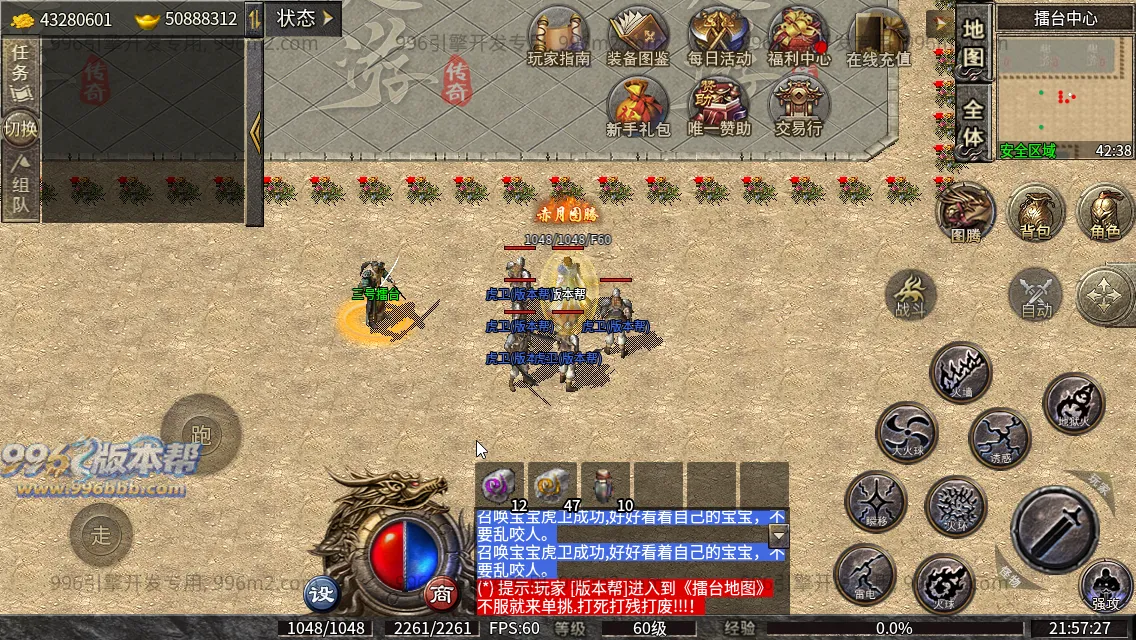The height and width of the screenshot is (640, 1136).
Task: Open the 背包 backpack
Action: [1035, 211]
